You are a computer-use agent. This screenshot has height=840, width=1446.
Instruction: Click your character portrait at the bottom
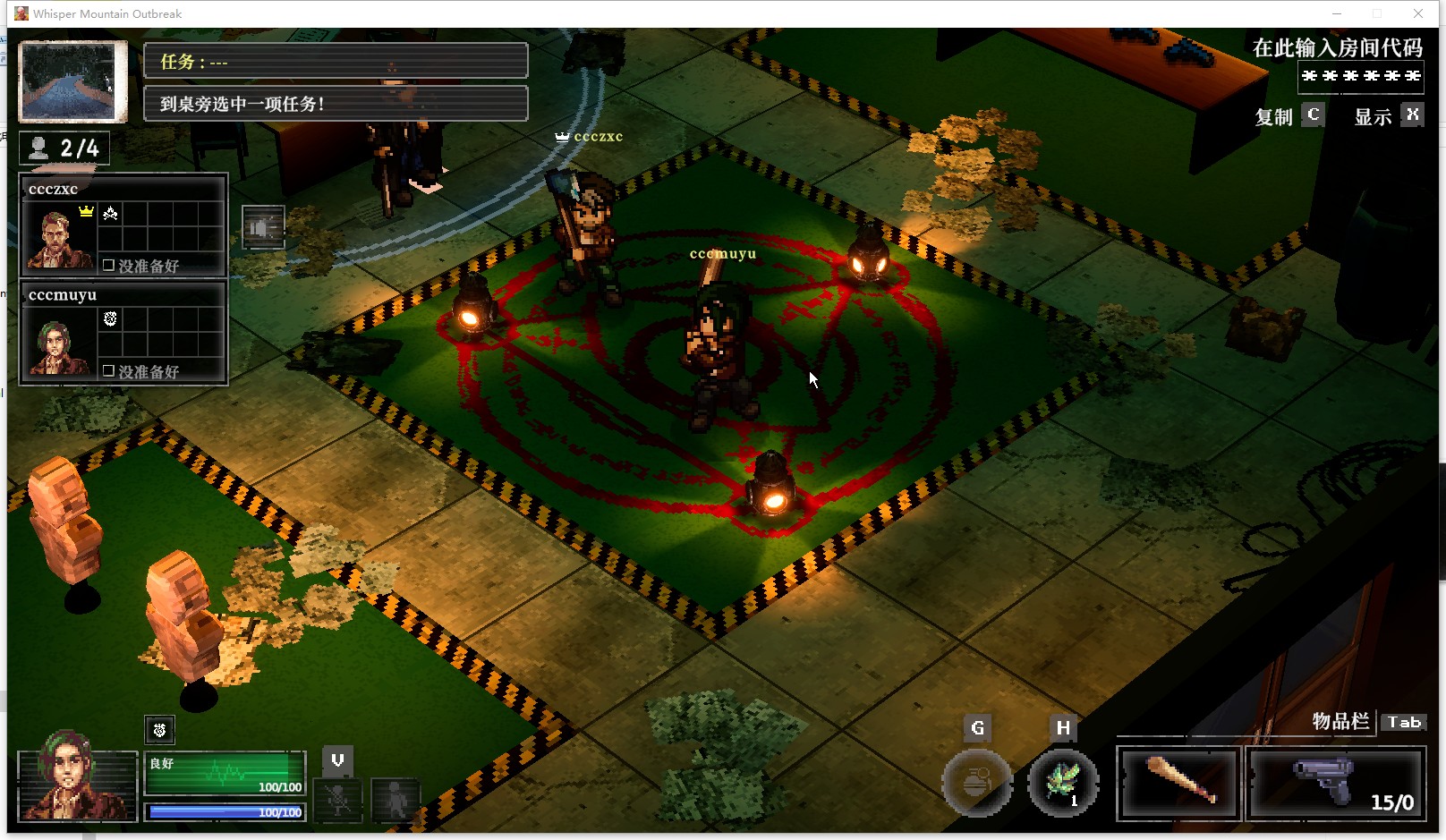click(76, 785)
